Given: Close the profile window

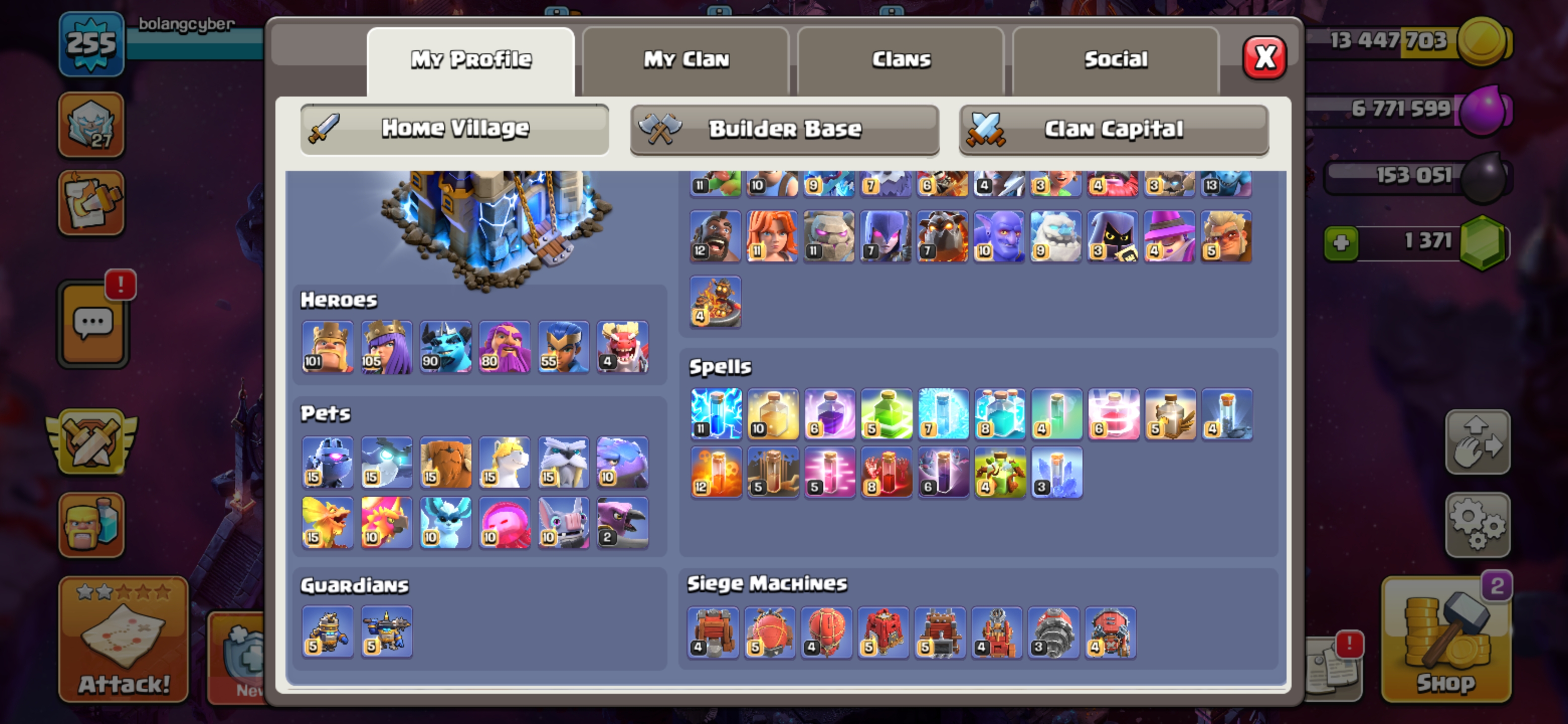Looking at the screenshot, I should 1264,58.
